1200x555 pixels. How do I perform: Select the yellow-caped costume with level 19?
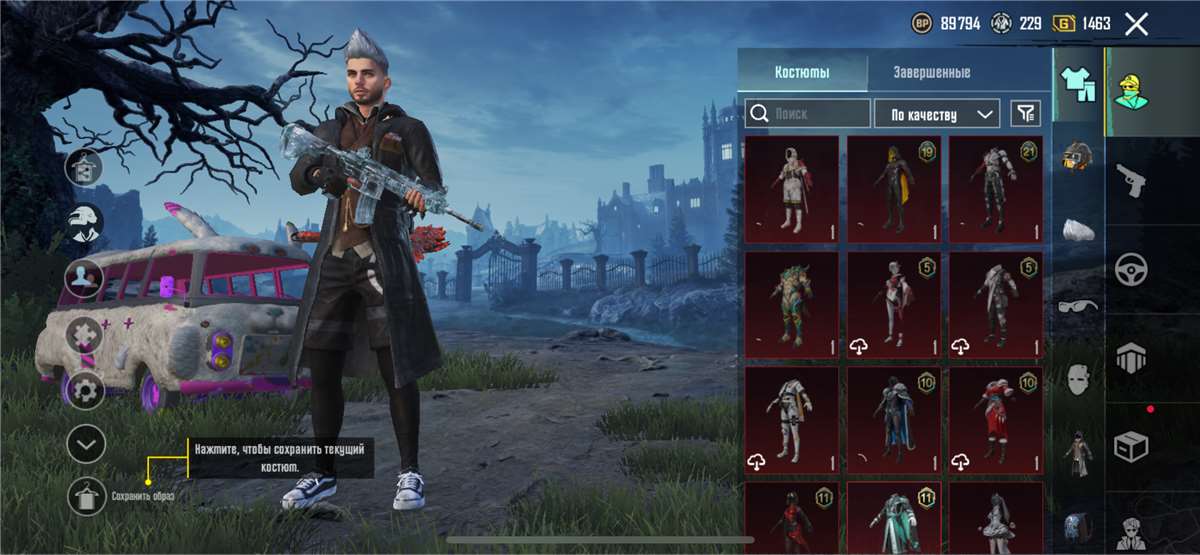click(893, 189)
